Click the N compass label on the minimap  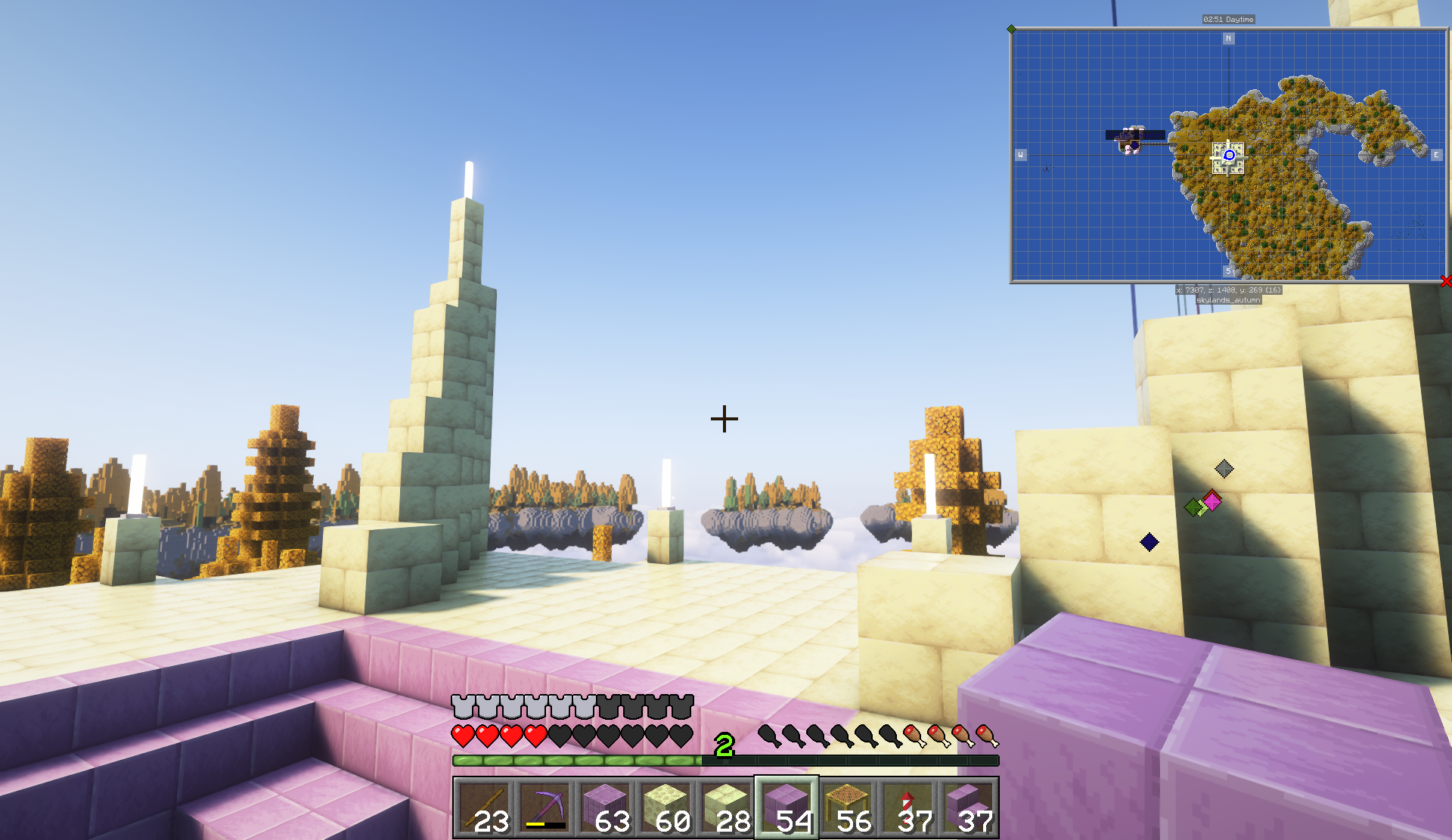click(x=1228, y=39)
